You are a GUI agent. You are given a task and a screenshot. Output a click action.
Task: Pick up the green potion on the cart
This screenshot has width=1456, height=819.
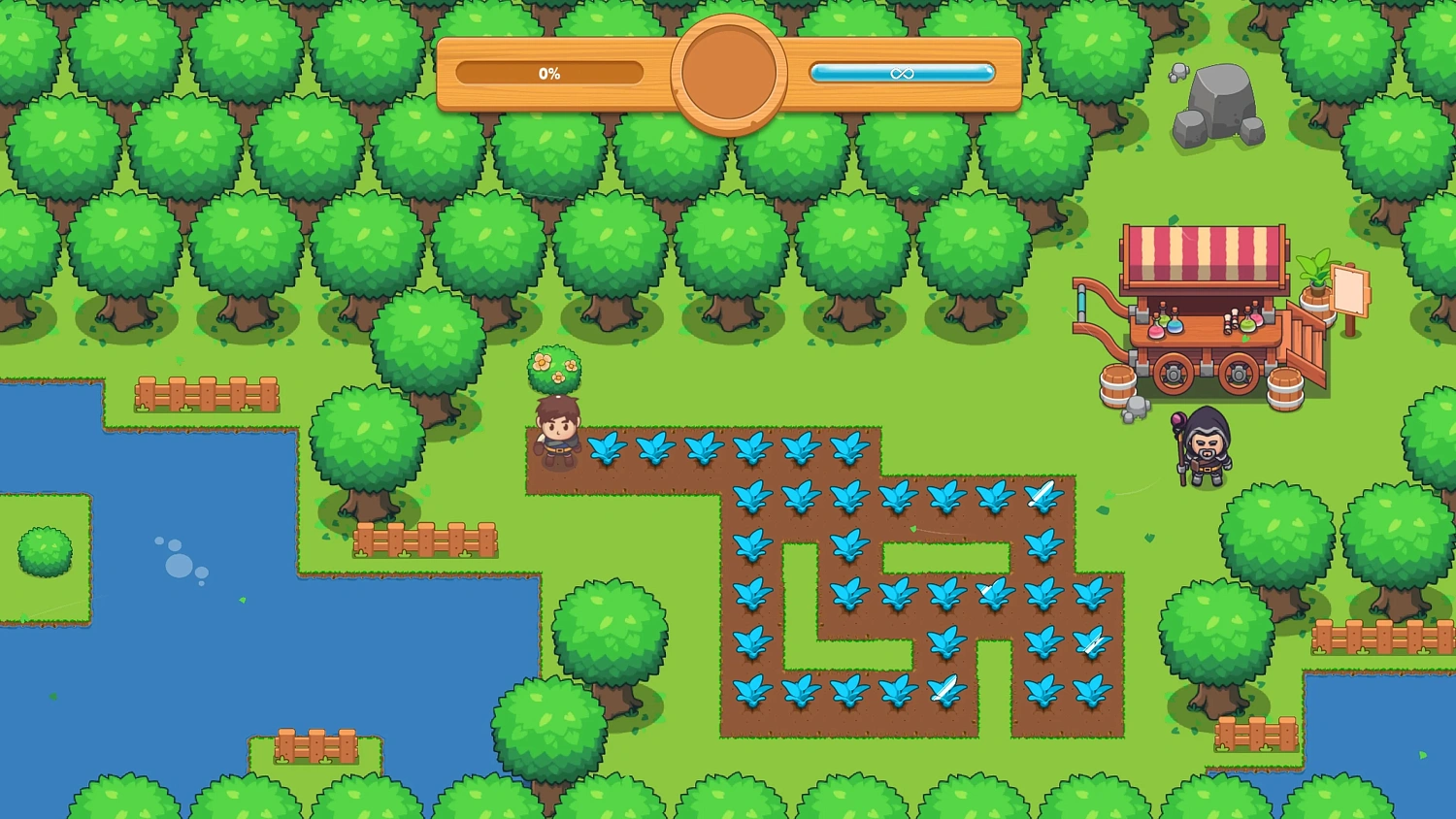1248,326
